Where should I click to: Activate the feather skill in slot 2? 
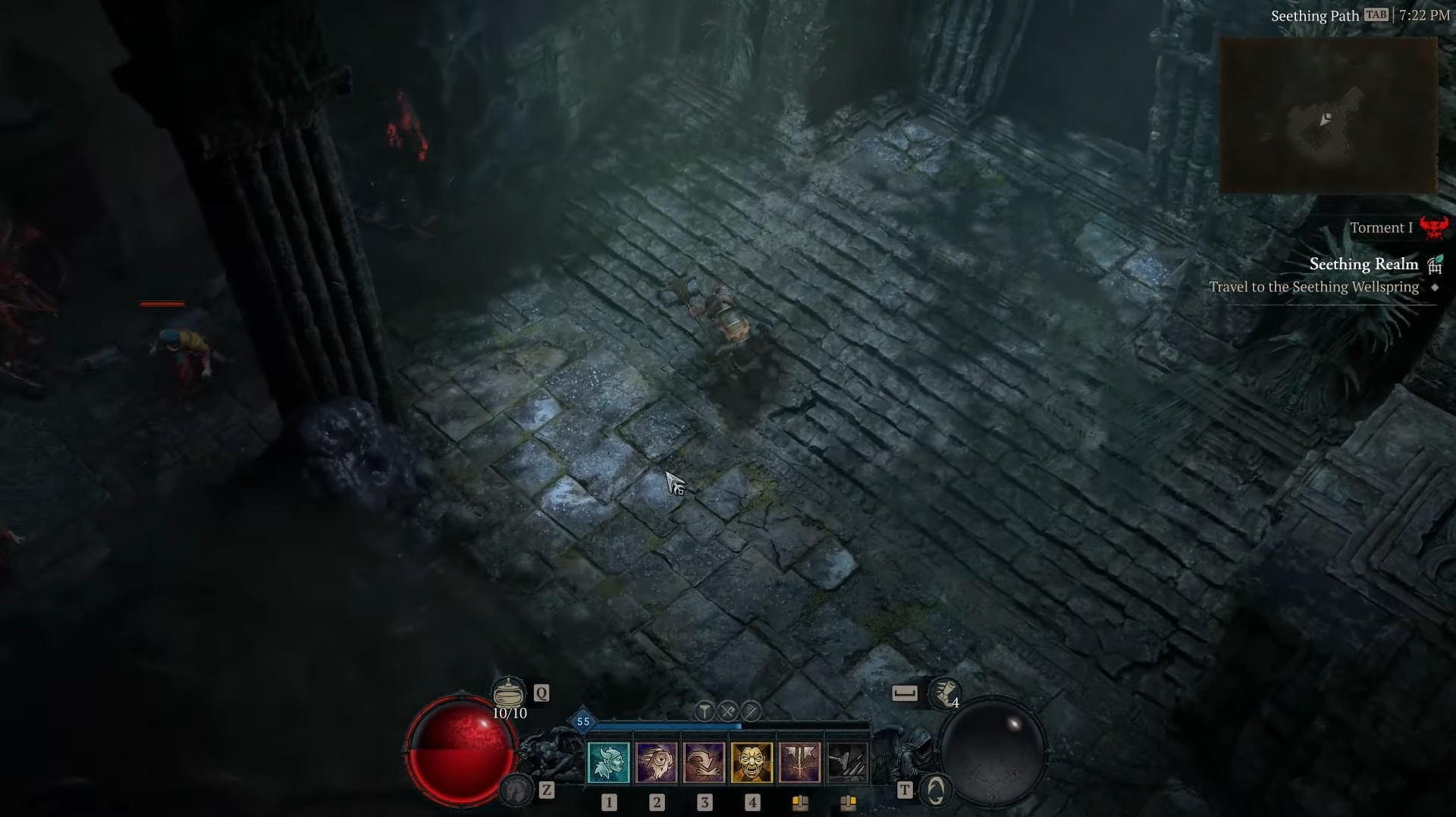pos(657,761)
